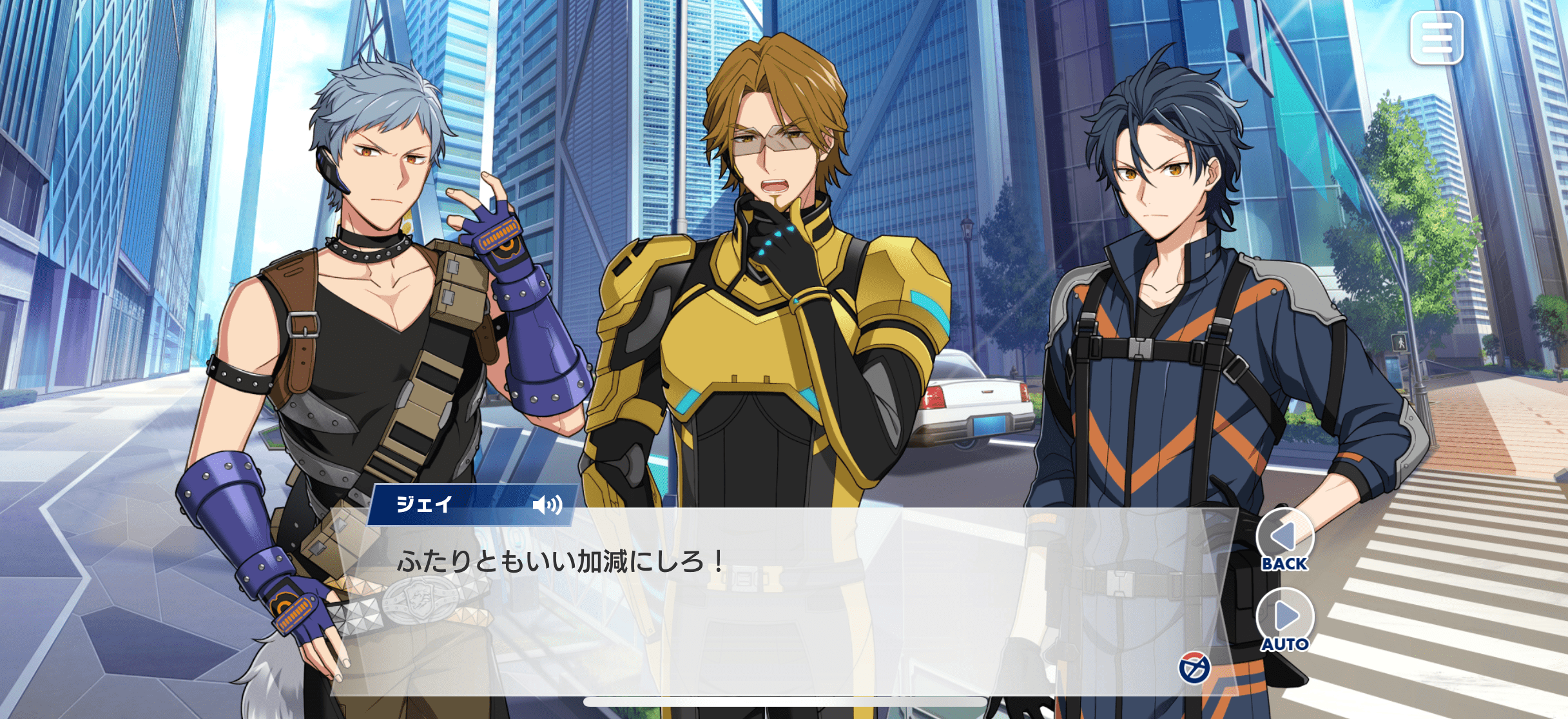Enable AUTO dialogue playback

[x=1284, y=620]
